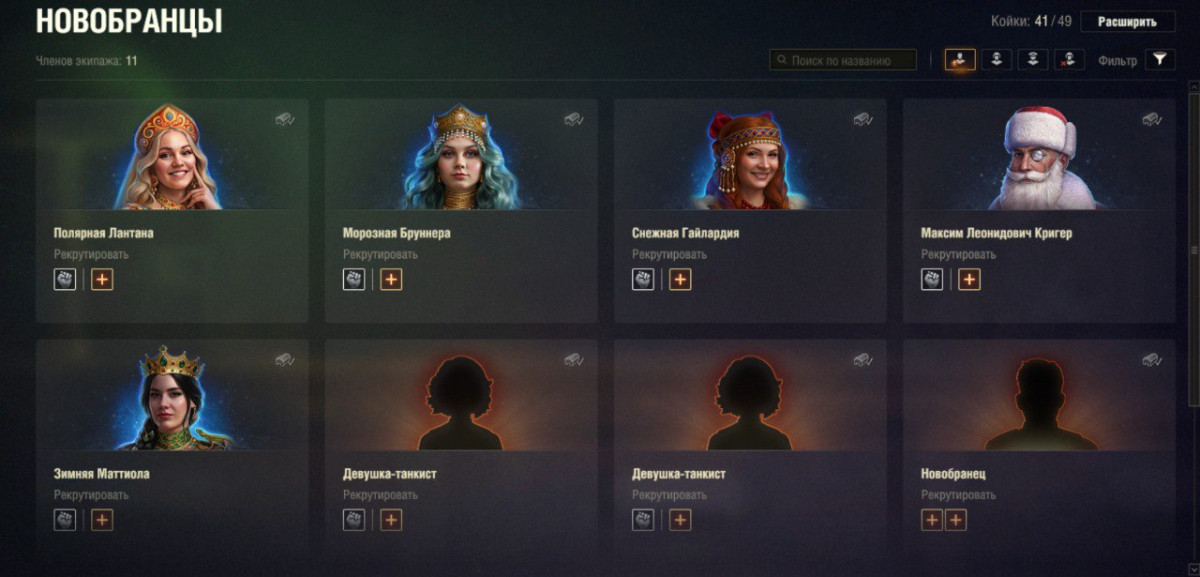Focus the Поиск по названию search field
1200x577 pixels.
[x=850, y=60]
